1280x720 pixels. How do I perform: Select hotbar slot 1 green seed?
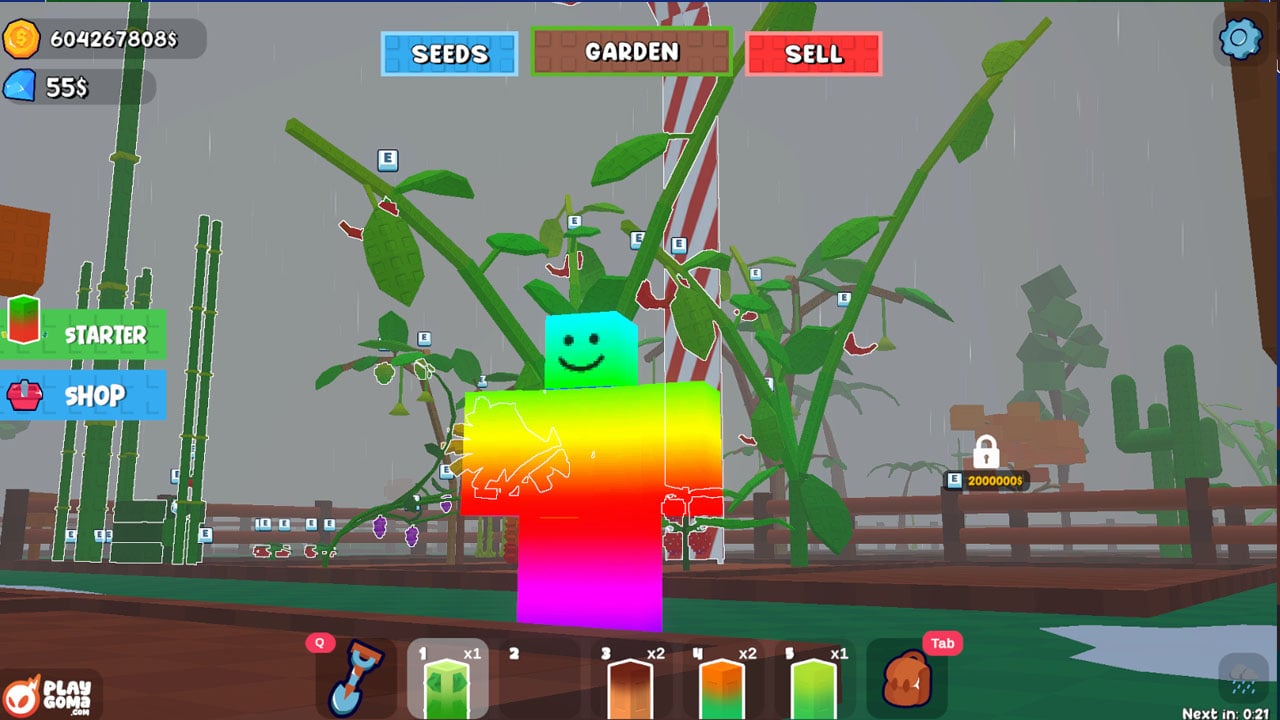click(x=447, y=680)
